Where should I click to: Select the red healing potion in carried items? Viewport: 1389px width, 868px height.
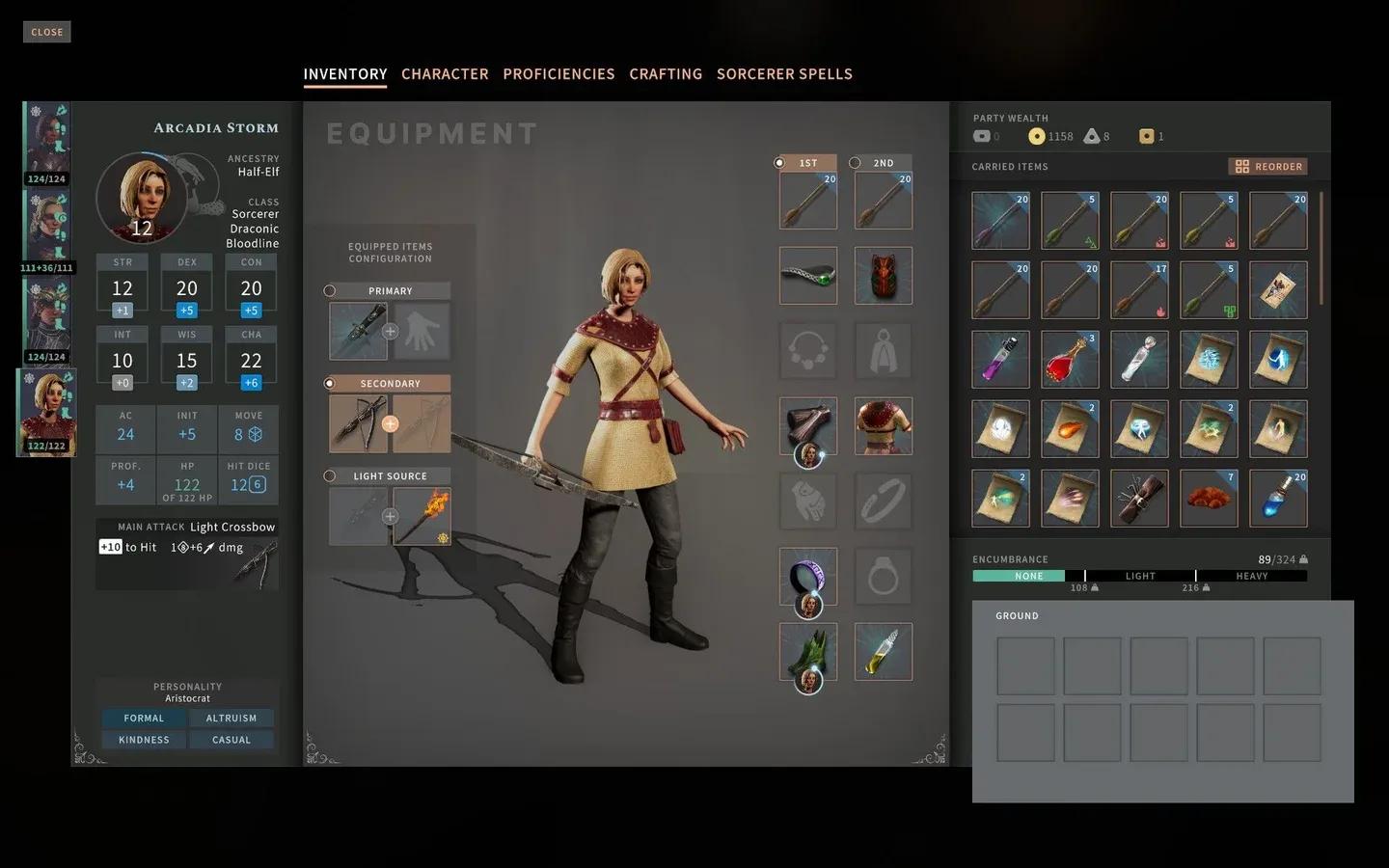[1070, 359]
